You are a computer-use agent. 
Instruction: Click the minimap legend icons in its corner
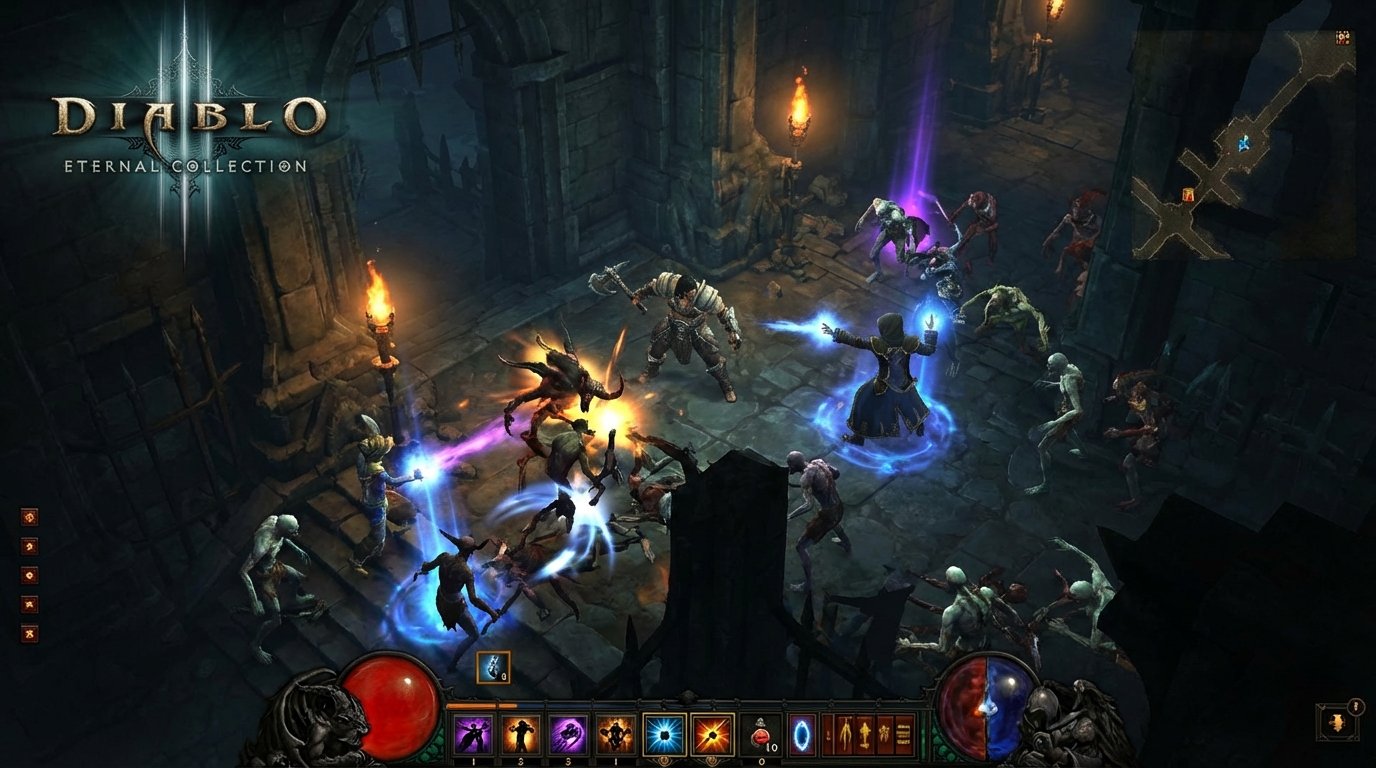pyautogui.click(x=1344, y=36)
